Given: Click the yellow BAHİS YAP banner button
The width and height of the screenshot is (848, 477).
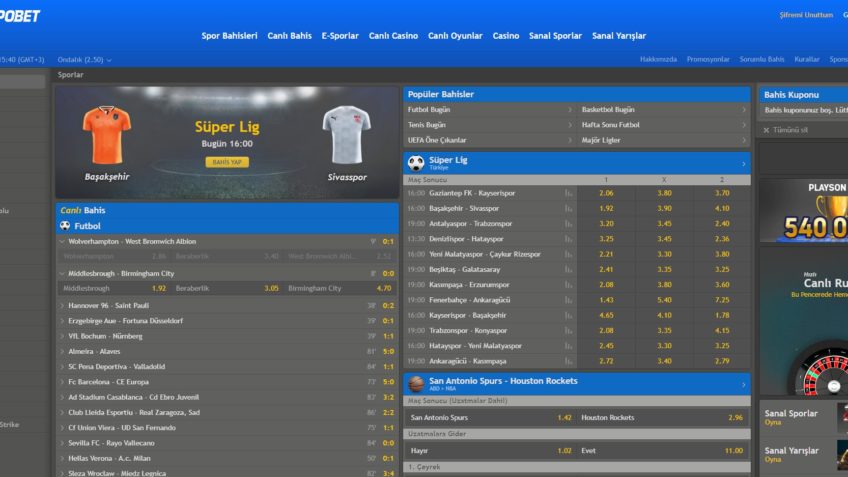Looking at the screenshot, I should [227, 162].
